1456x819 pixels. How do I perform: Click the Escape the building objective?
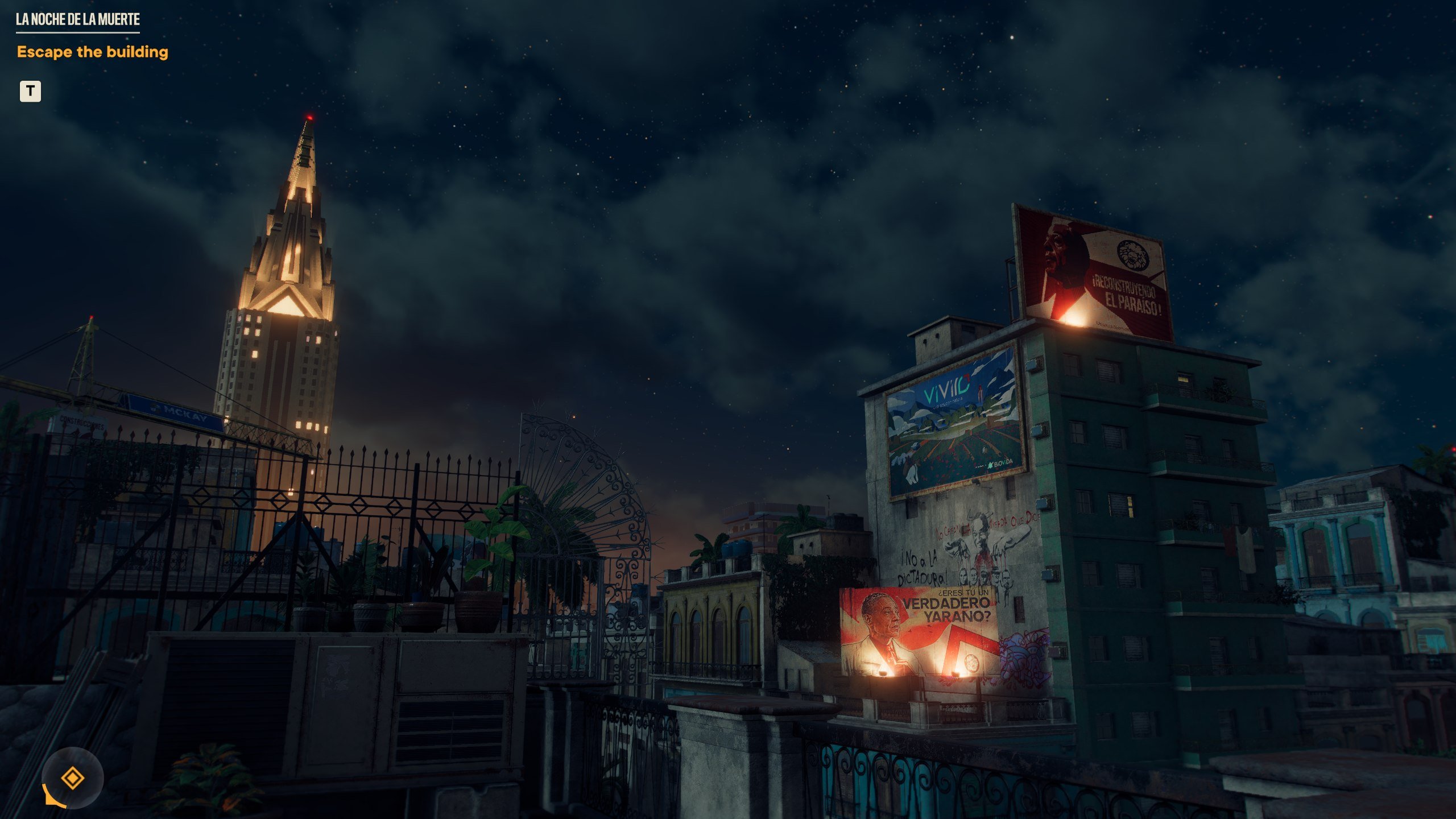(93, 52)
